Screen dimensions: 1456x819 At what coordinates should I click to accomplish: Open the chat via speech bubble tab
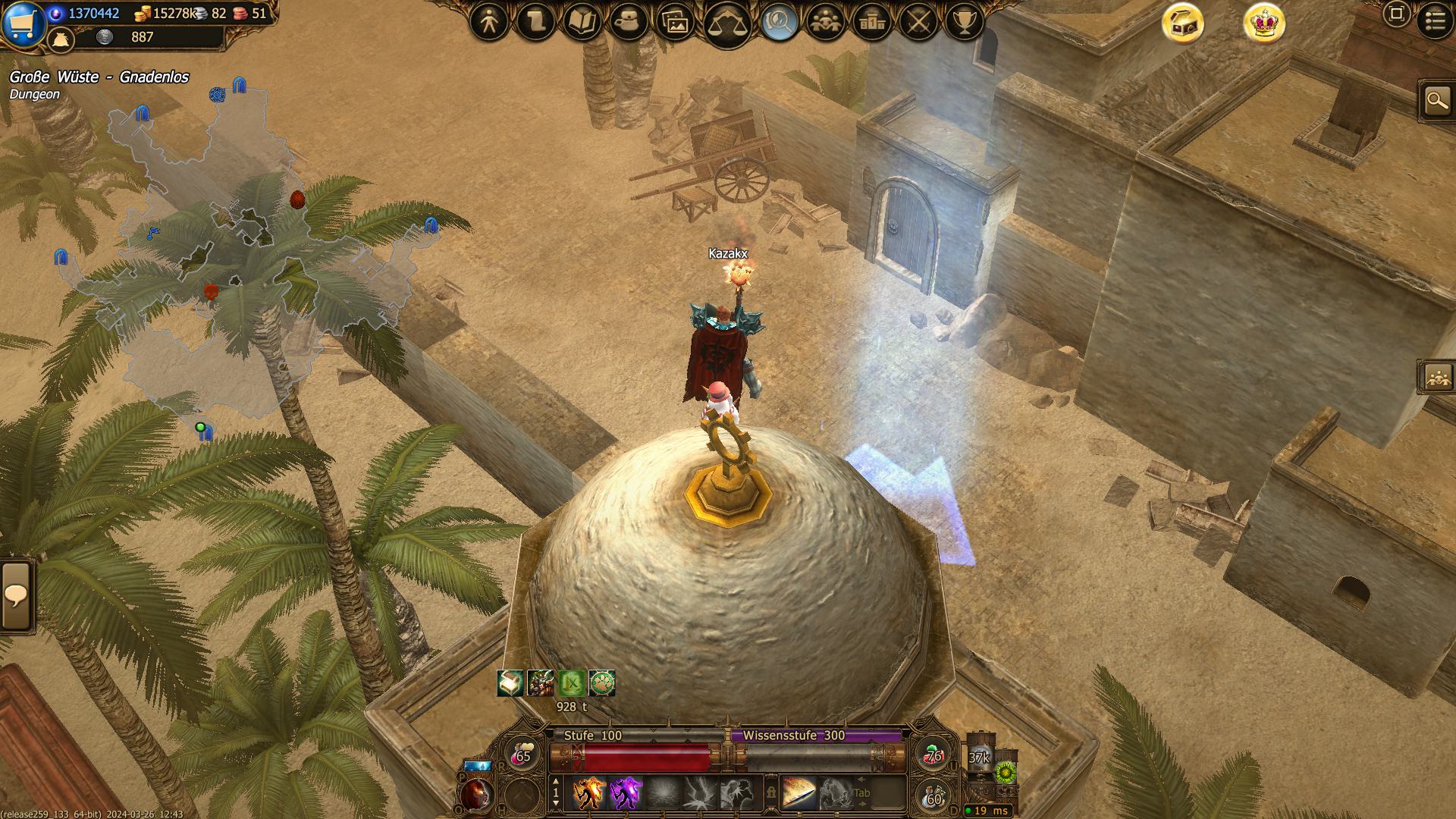click(16, 595)
